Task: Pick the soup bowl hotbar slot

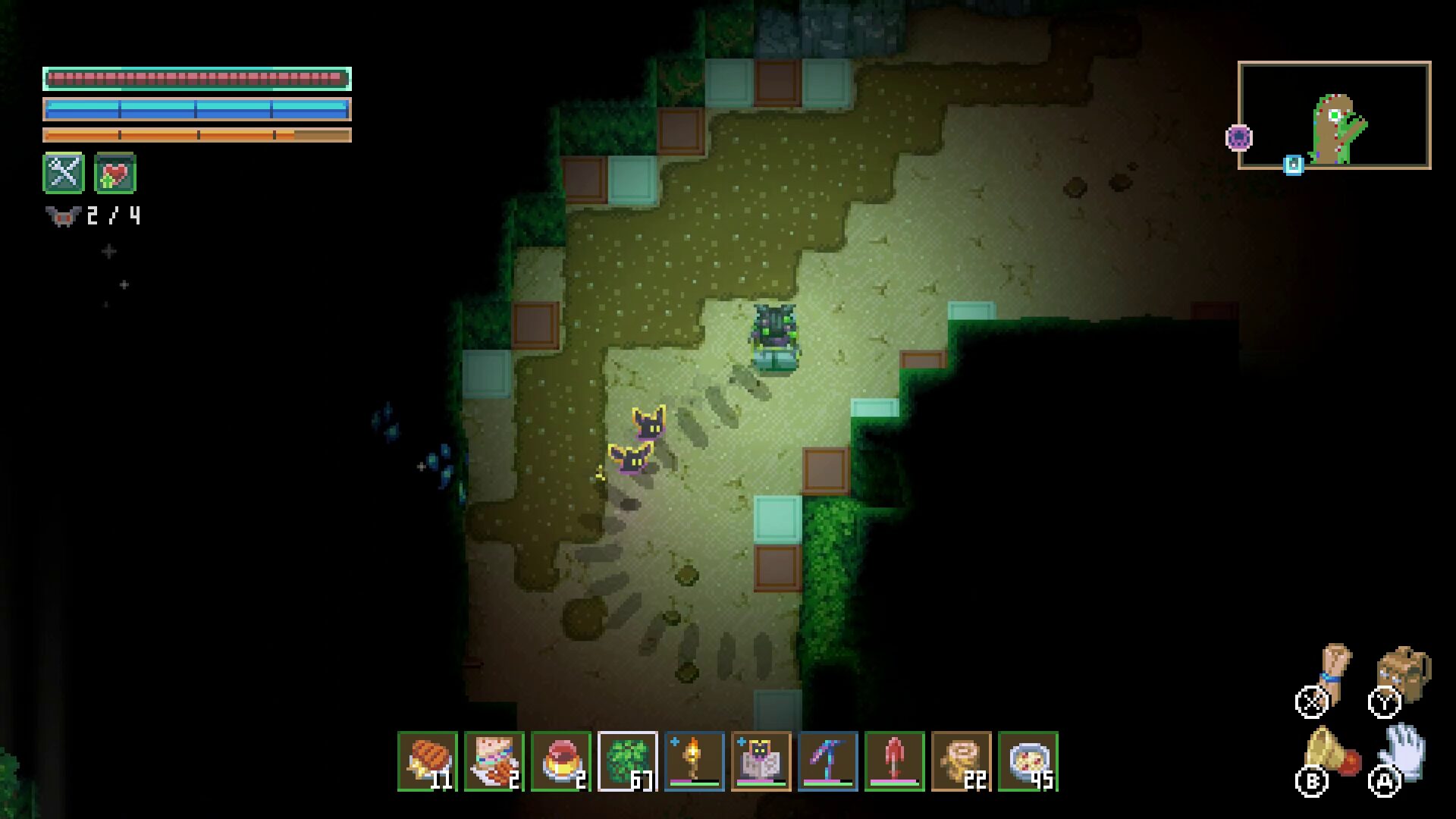Action: (1028, 761)
